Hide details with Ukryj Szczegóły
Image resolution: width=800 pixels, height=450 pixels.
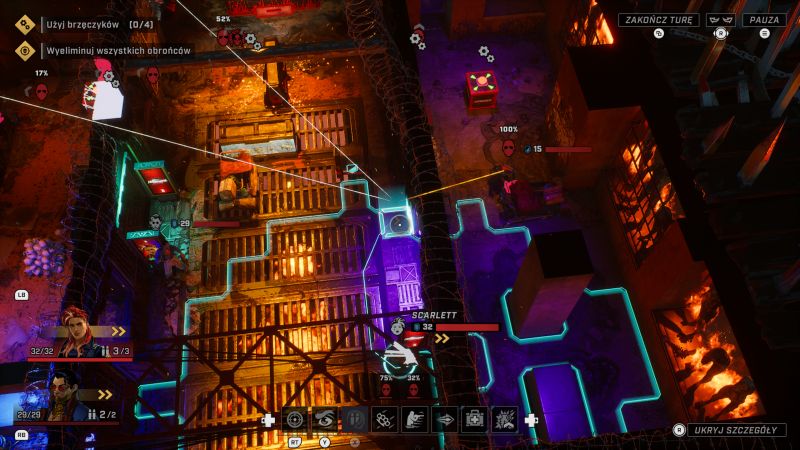[x=736, y=430]
